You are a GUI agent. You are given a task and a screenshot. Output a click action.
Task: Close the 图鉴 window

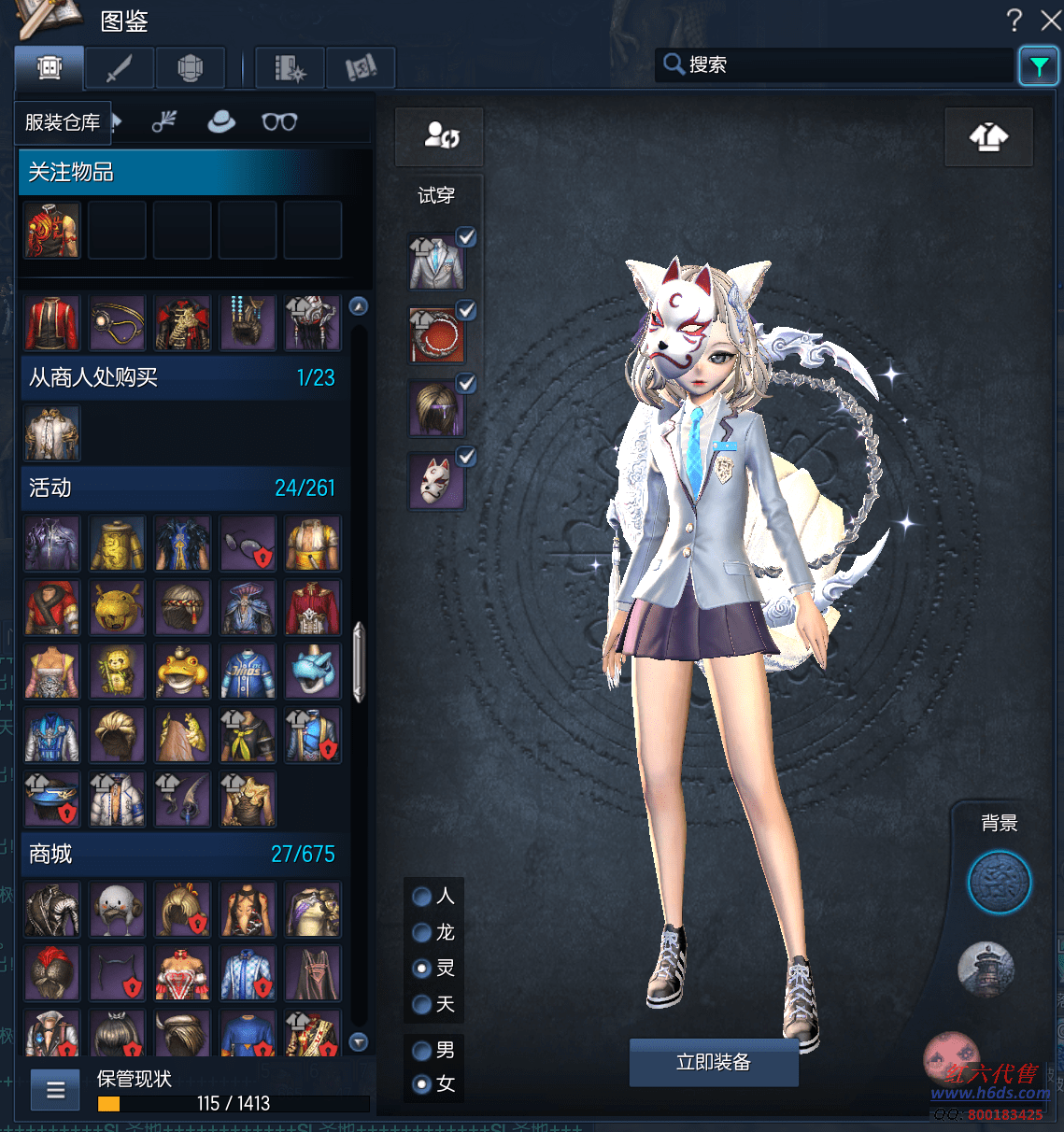pyautogui.click(x=1051, y=20)
